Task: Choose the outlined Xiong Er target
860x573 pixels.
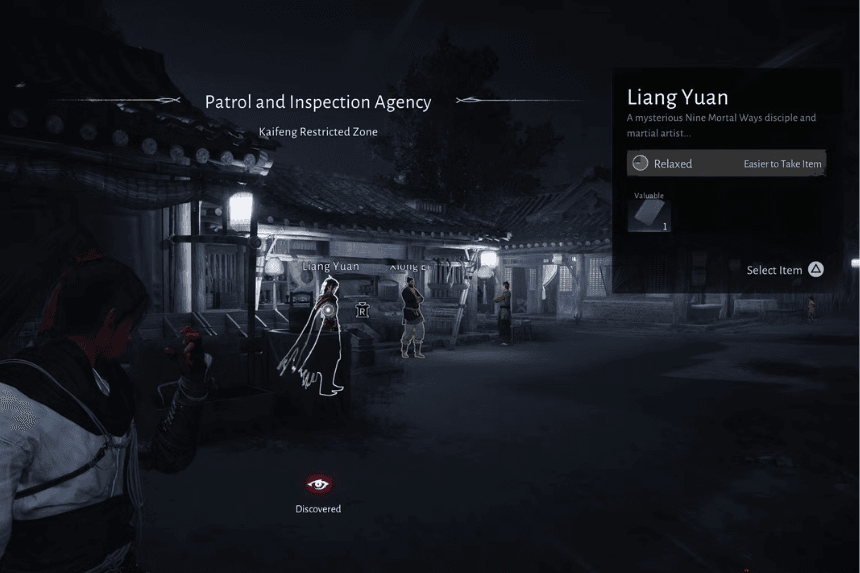Action: tap(411, 318)
